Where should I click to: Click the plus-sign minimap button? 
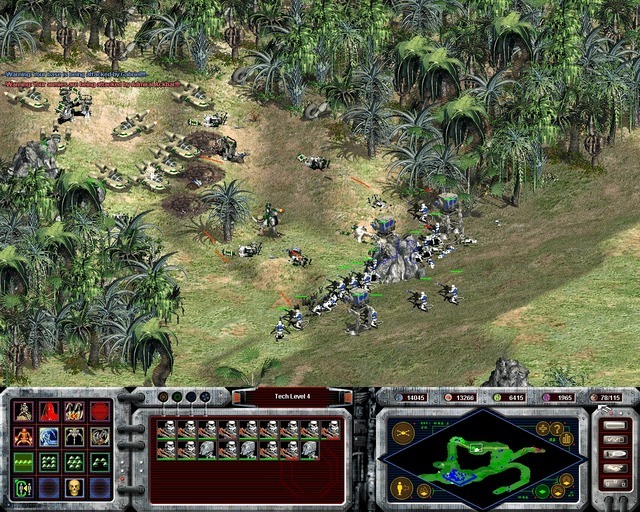point(543,428)
